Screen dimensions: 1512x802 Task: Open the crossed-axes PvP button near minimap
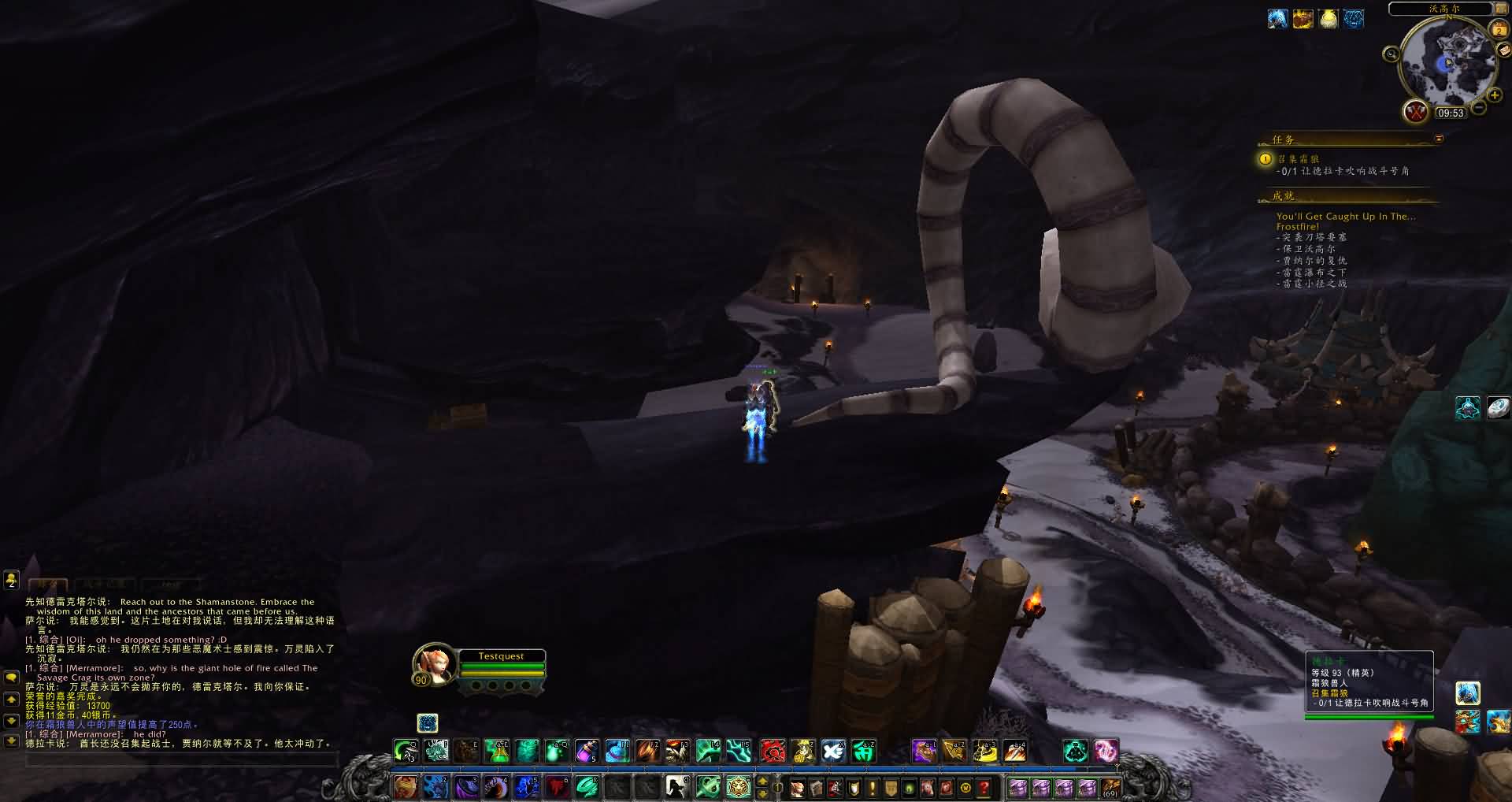1416,111
